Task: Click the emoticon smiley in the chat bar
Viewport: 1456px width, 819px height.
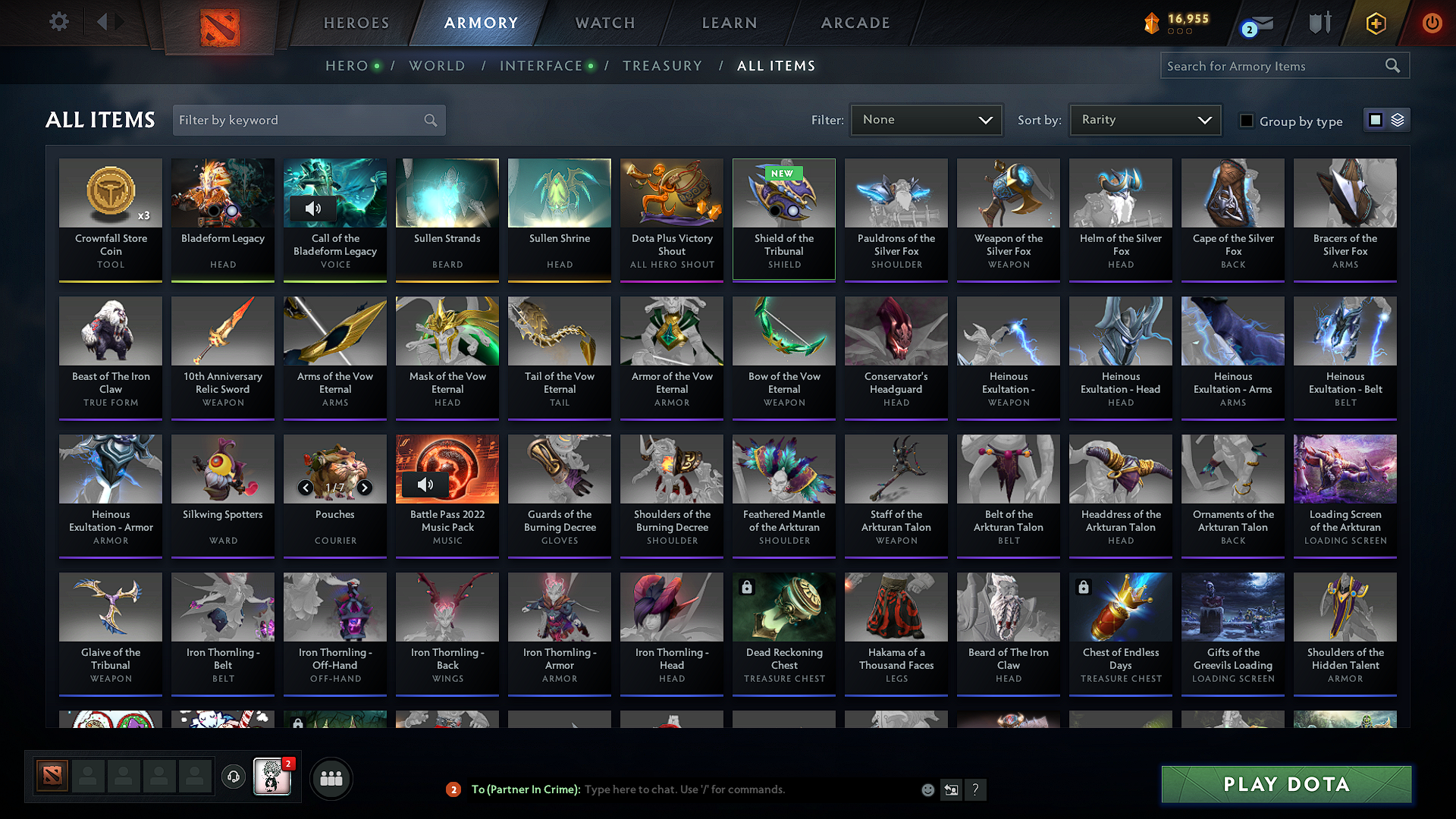Action: 927,789
